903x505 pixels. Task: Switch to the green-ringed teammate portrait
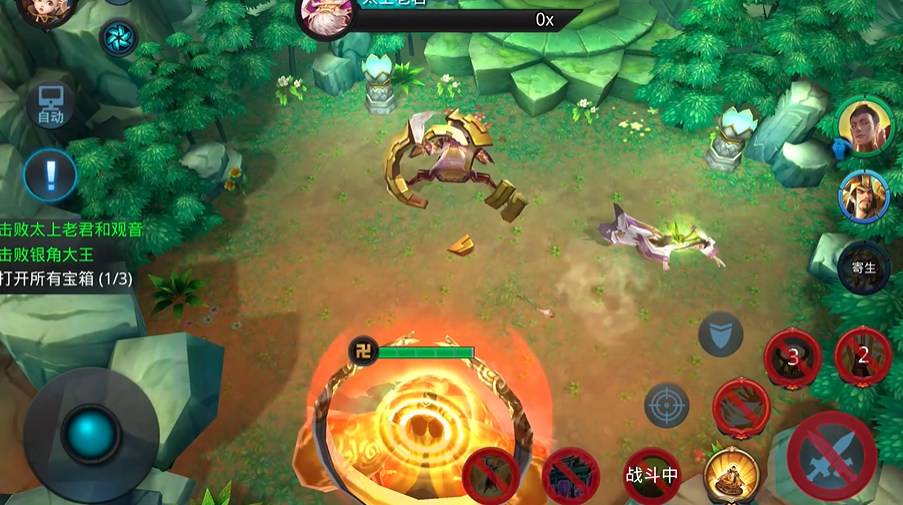pos(864,124)
